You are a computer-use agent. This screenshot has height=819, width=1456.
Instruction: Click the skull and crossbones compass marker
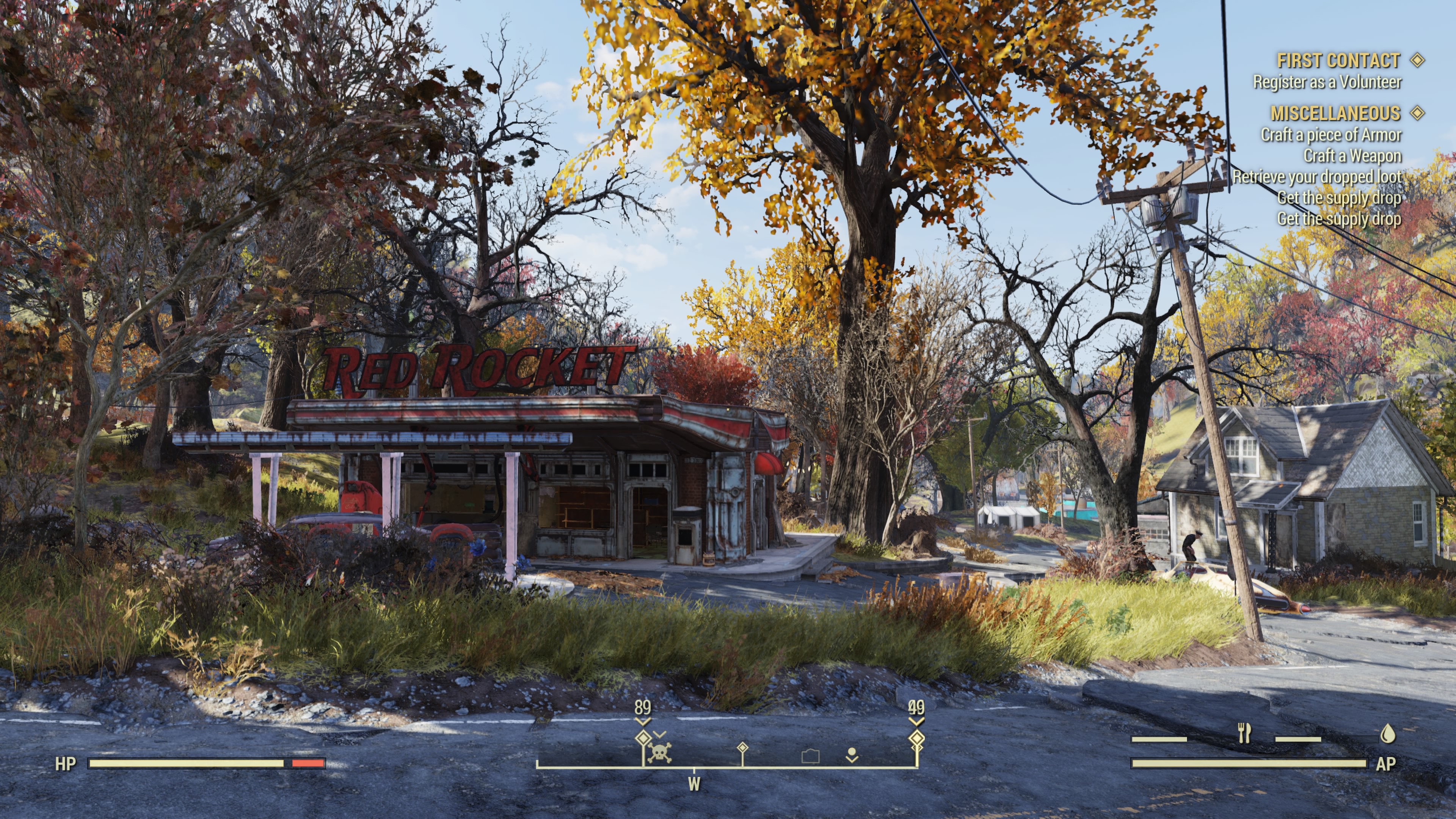click(x=660, y=752)
